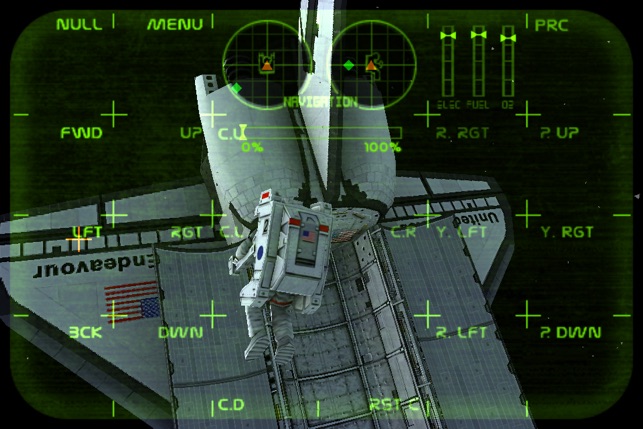Activate the DWN translation control
The image size is (643, 429).
pos(181,332)
